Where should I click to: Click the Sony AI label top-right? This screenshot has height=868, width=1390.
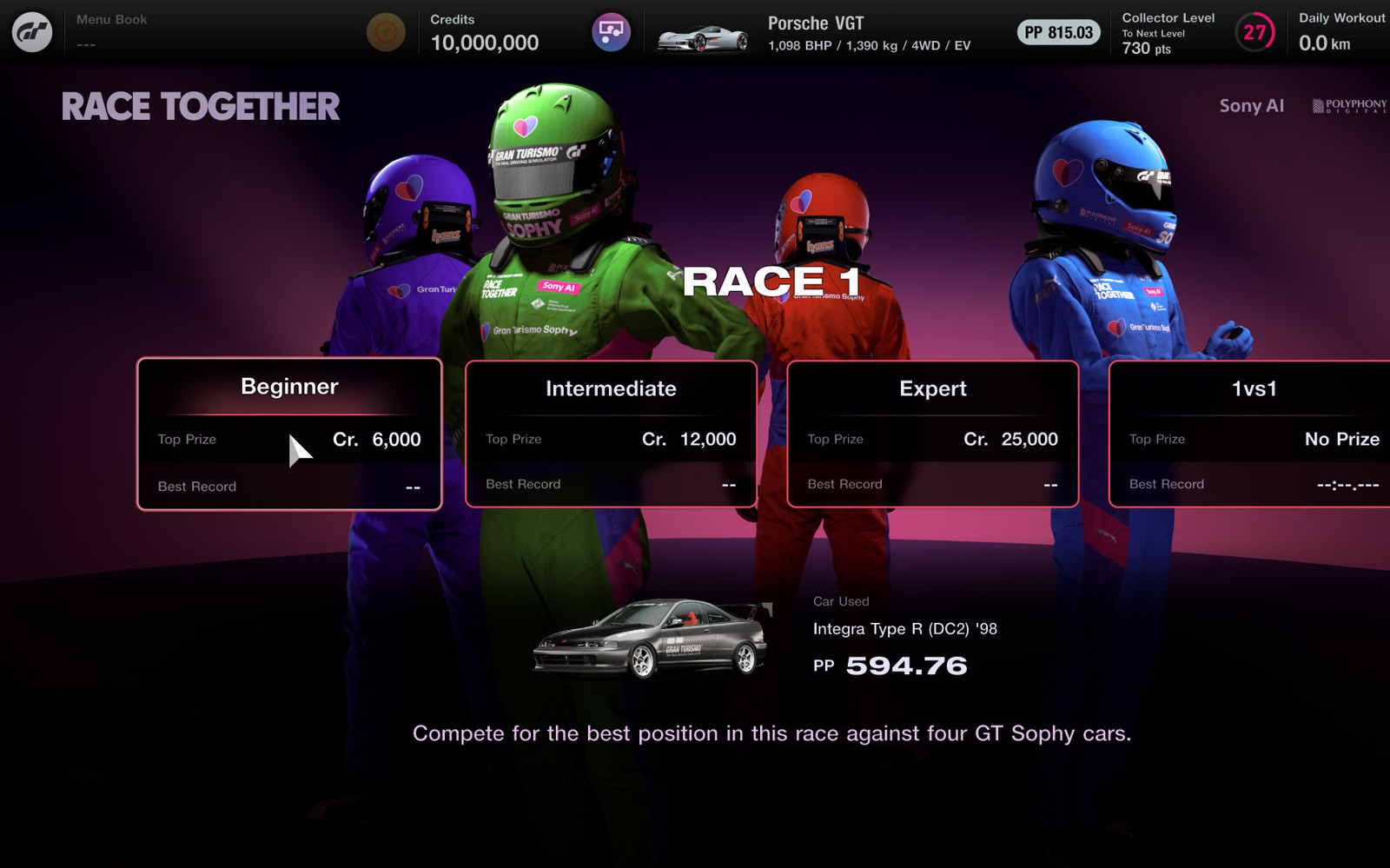click(x=1252, y=106)
